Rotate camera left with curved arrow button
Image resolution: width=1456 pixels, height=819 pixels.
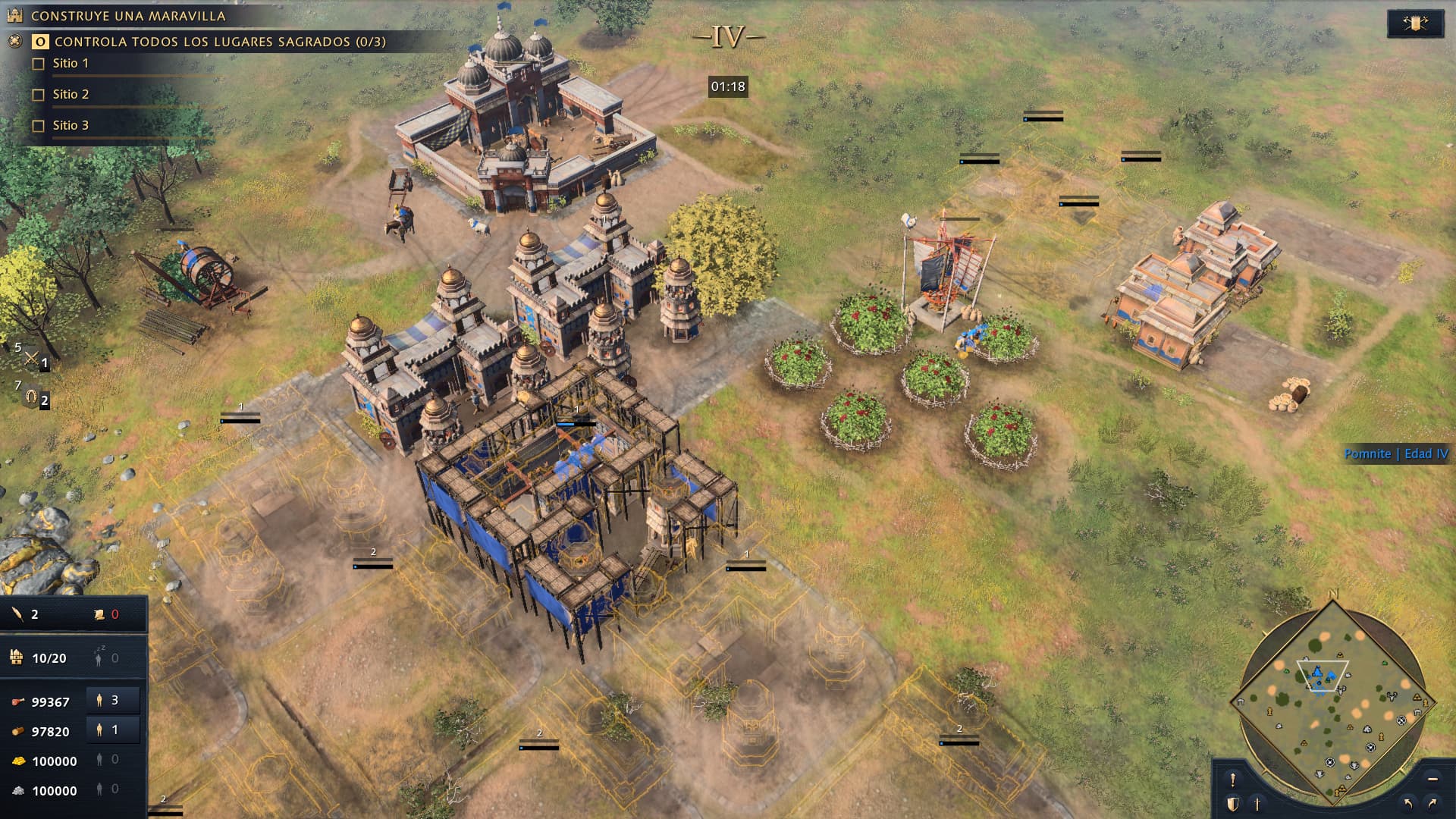click(x=1408, y=804)
